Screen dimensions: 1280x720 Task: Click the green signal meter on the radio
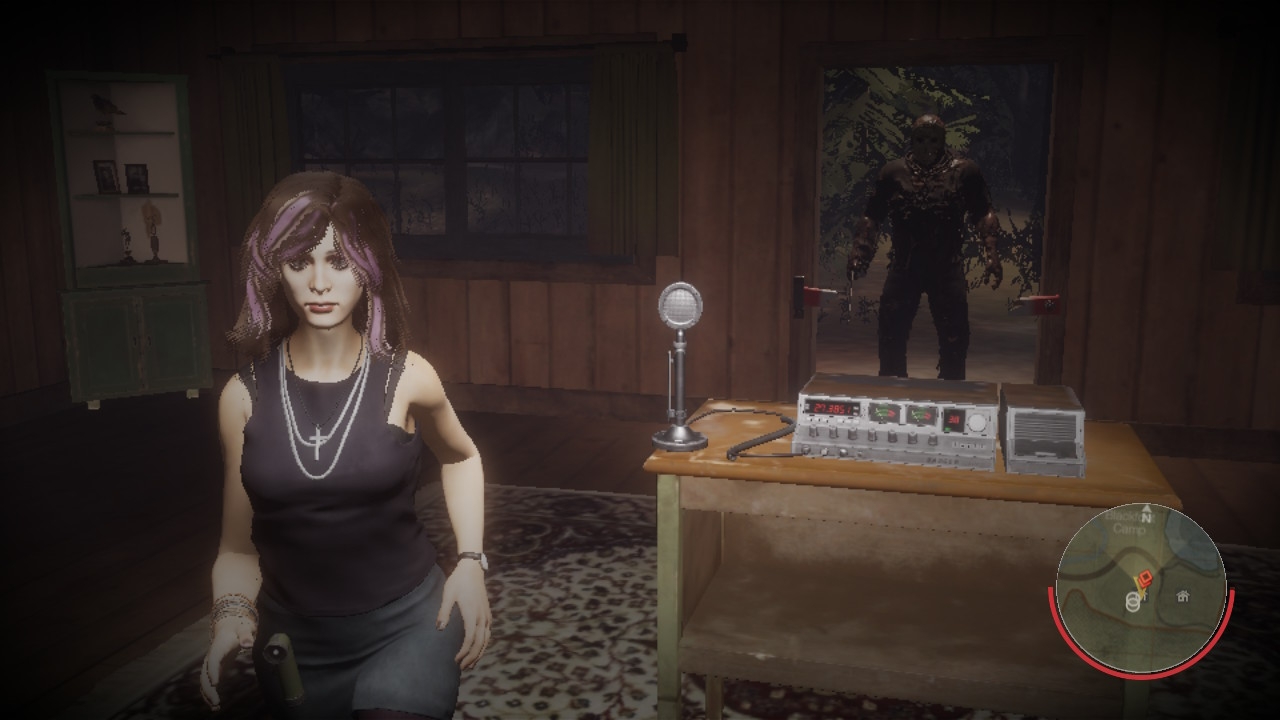pyautogui.click(x=884, y=411)
